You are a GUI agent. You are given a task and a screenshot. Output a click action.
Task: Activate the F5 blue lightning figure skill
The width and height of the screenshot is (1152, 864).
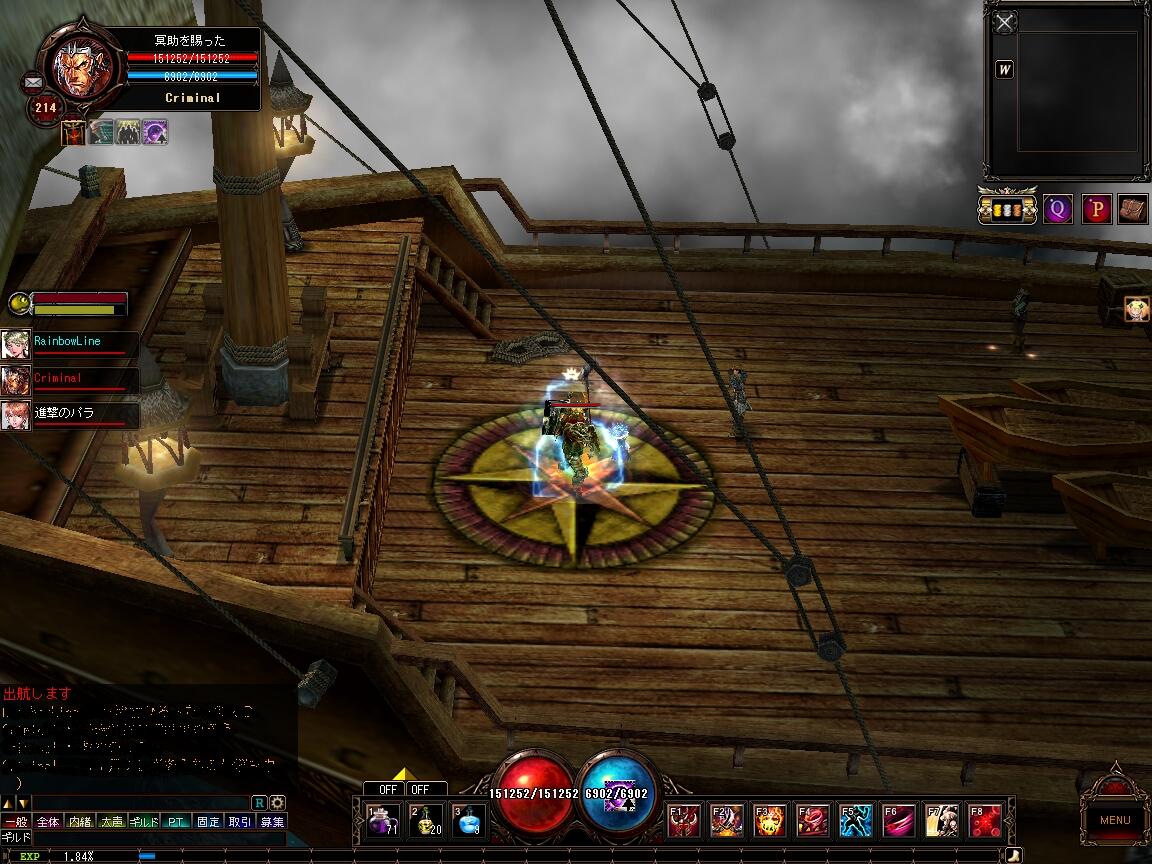tap(856, 821)
